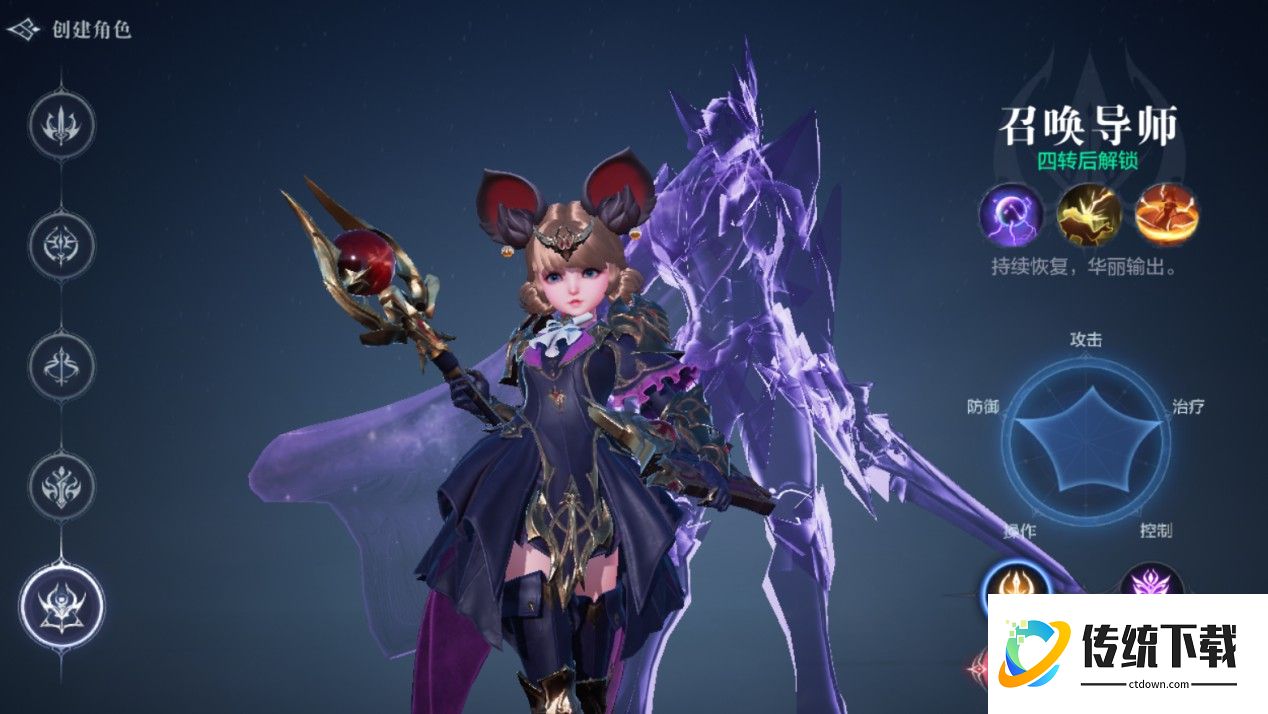Select the orange flame advancement emblem

(1016, 584)
